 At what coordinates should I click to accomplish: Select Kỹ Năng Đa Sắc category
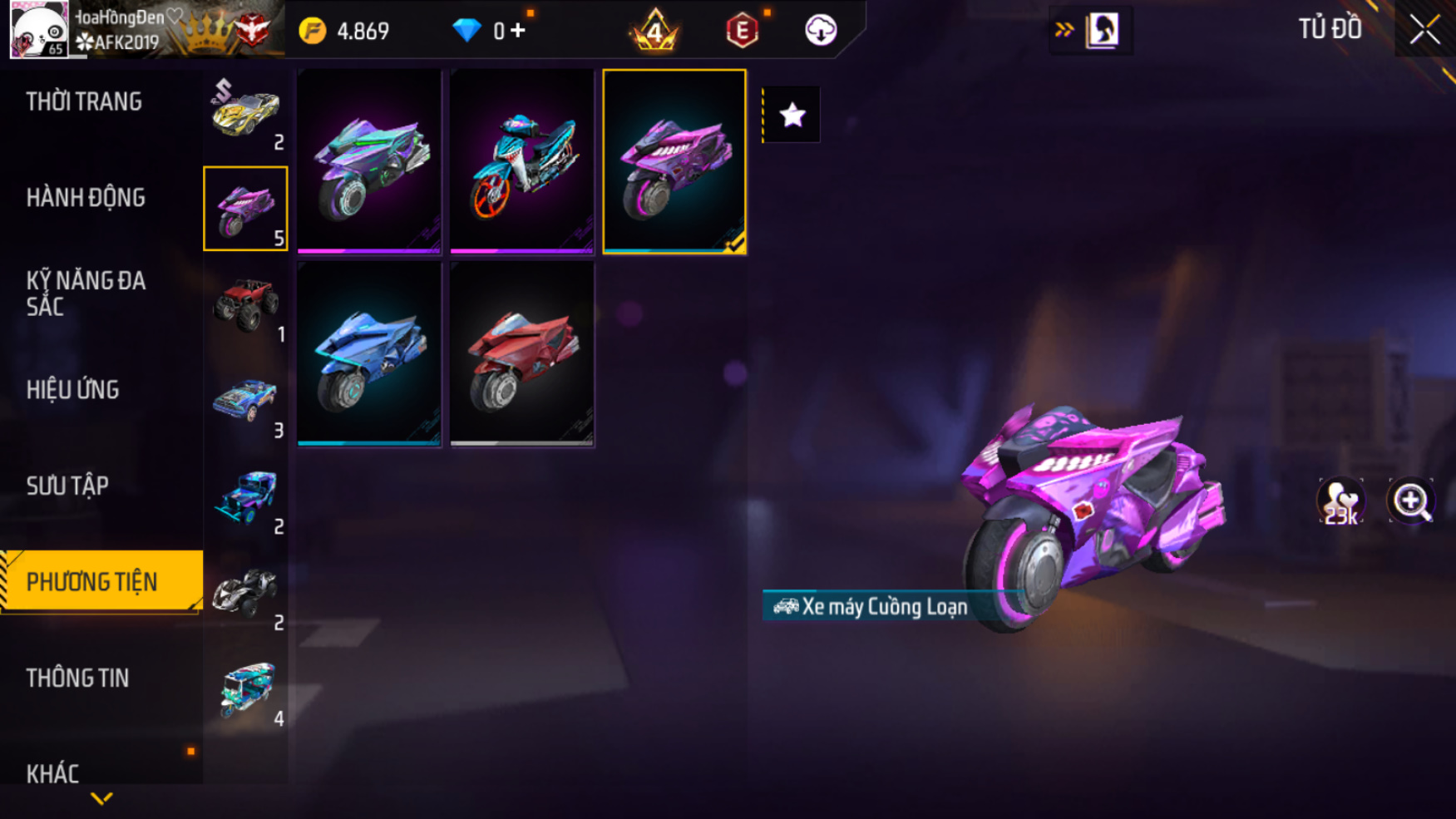pos(86,294)
